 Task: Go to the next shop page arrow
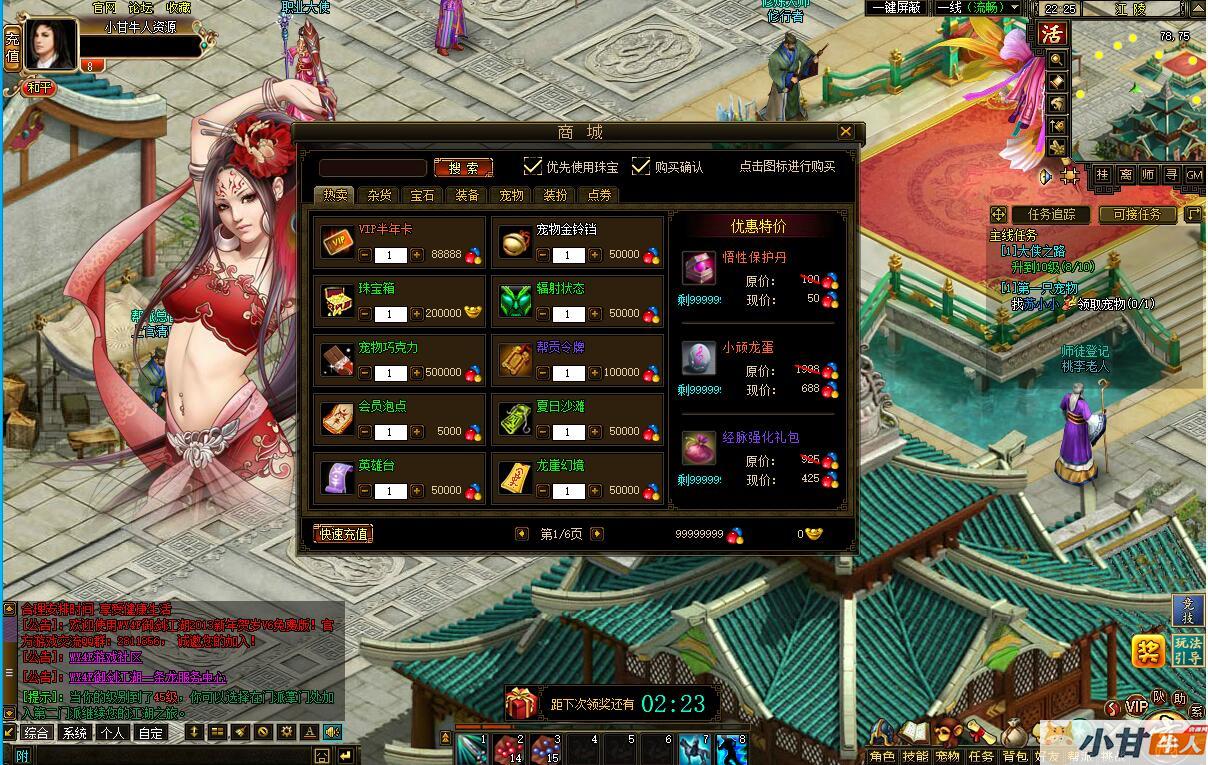pyautogui.click(x=597, y=534)
